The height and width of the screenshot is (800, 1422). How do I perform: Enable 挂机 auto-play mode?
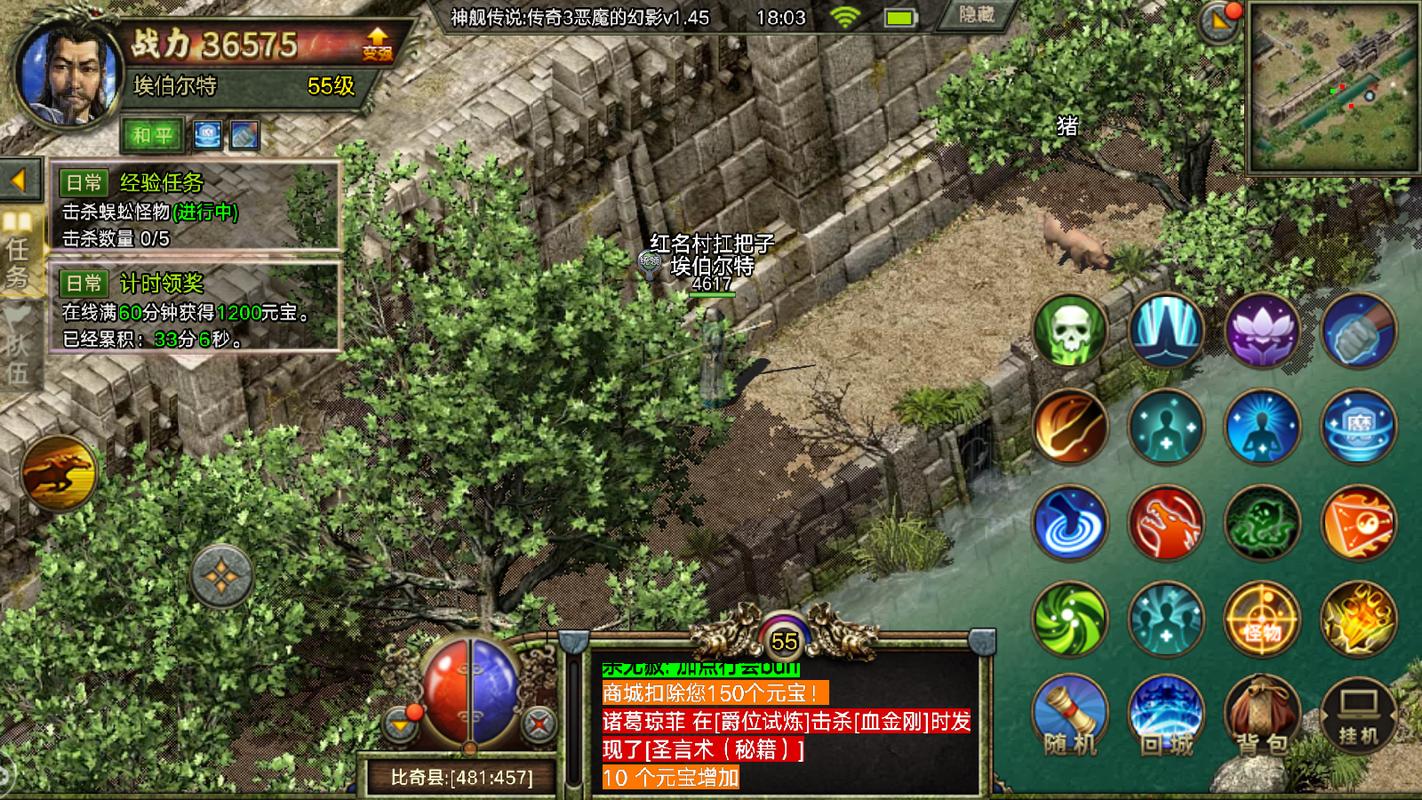[x=1358, y=712]
